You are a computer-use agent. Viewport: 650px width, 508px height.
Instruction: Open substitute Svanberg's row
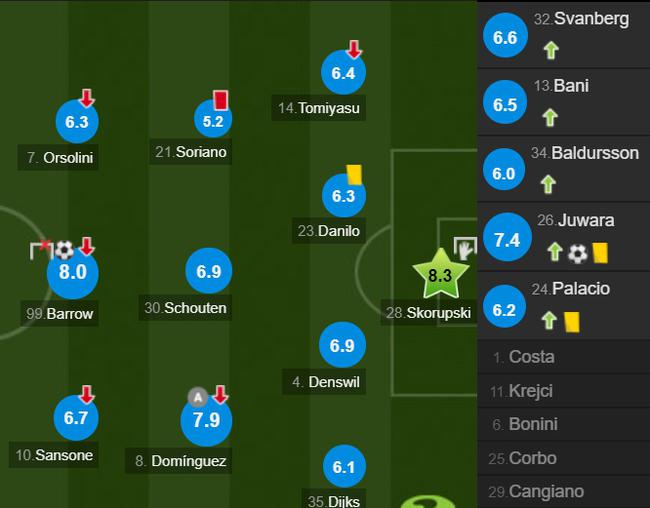(x=564, y=34)
